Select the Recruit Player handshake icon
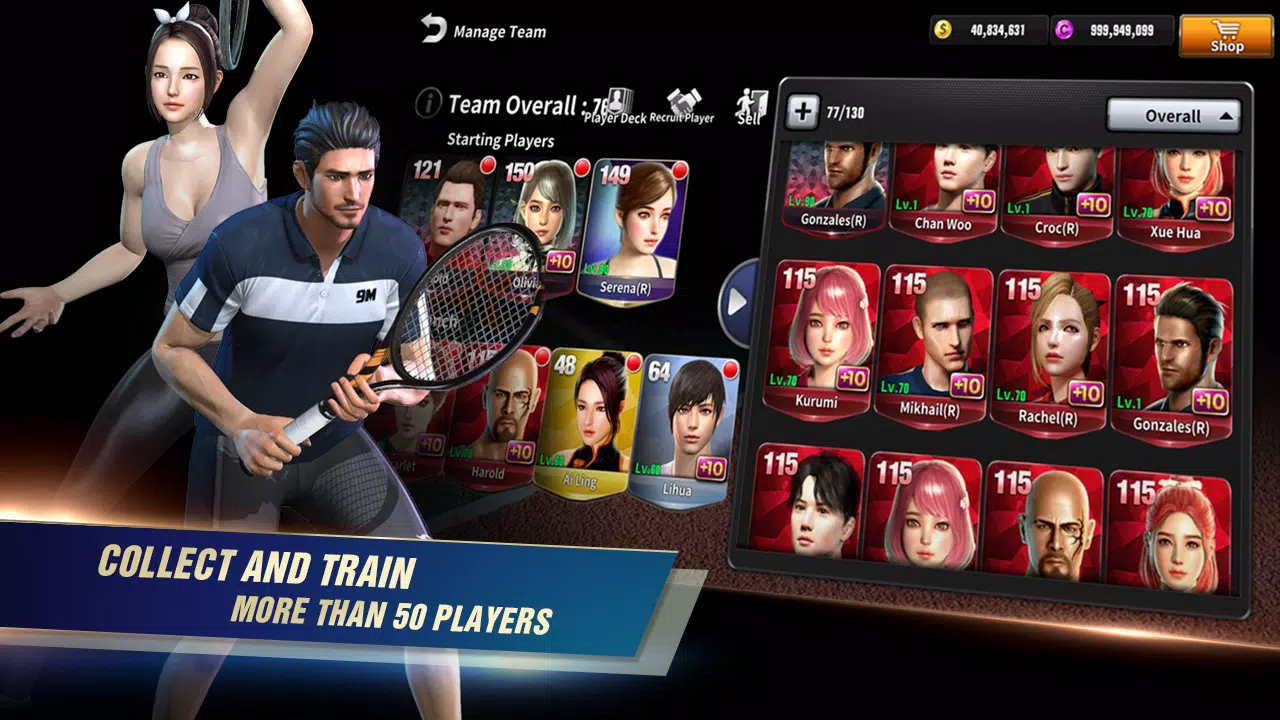Viewport: 1280px width, 720px height. pos(684,99)
